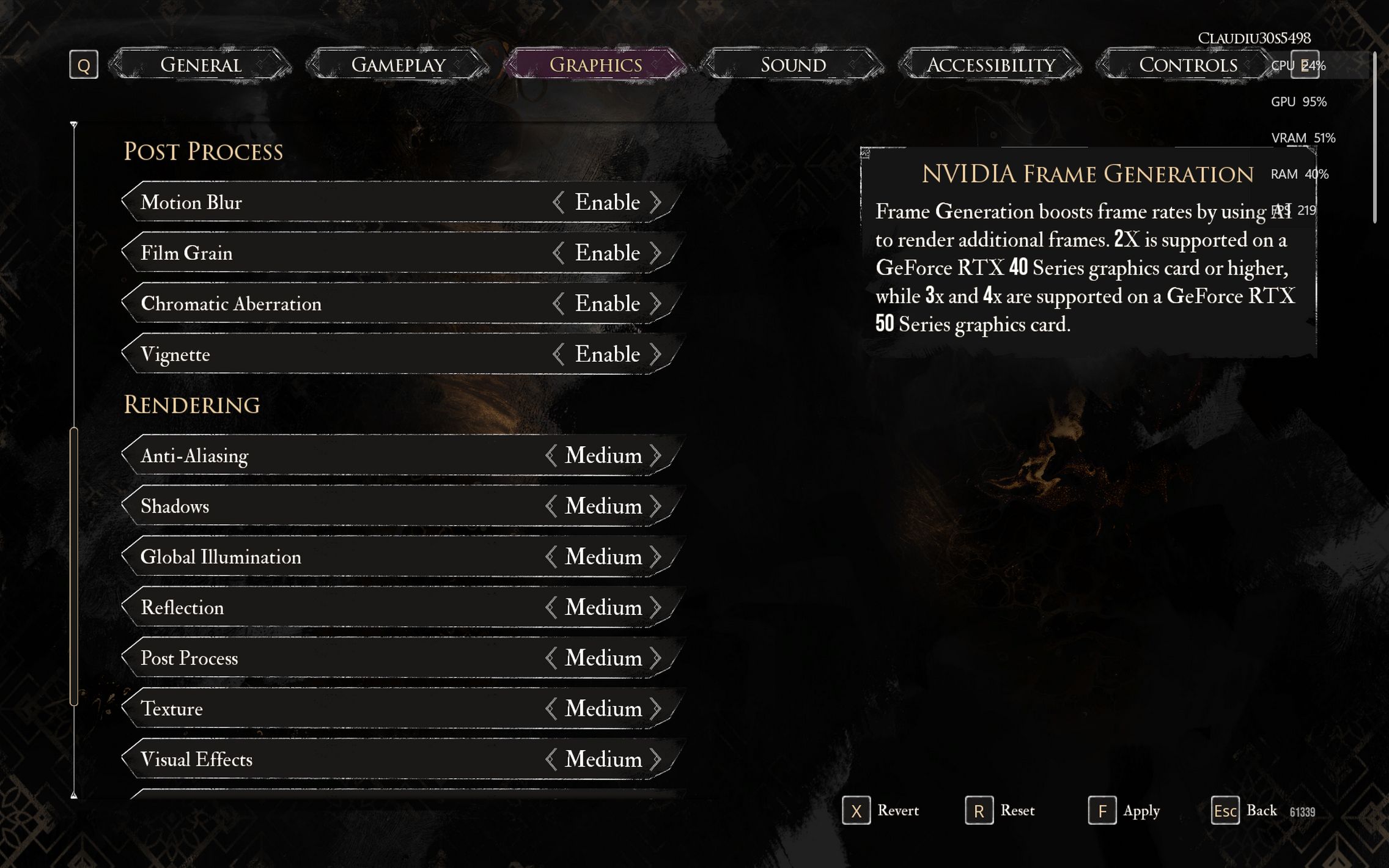Raise Post Process quality with its right arrow
Viewport: 1389px width, 868px height.
(x=656, y=658)
